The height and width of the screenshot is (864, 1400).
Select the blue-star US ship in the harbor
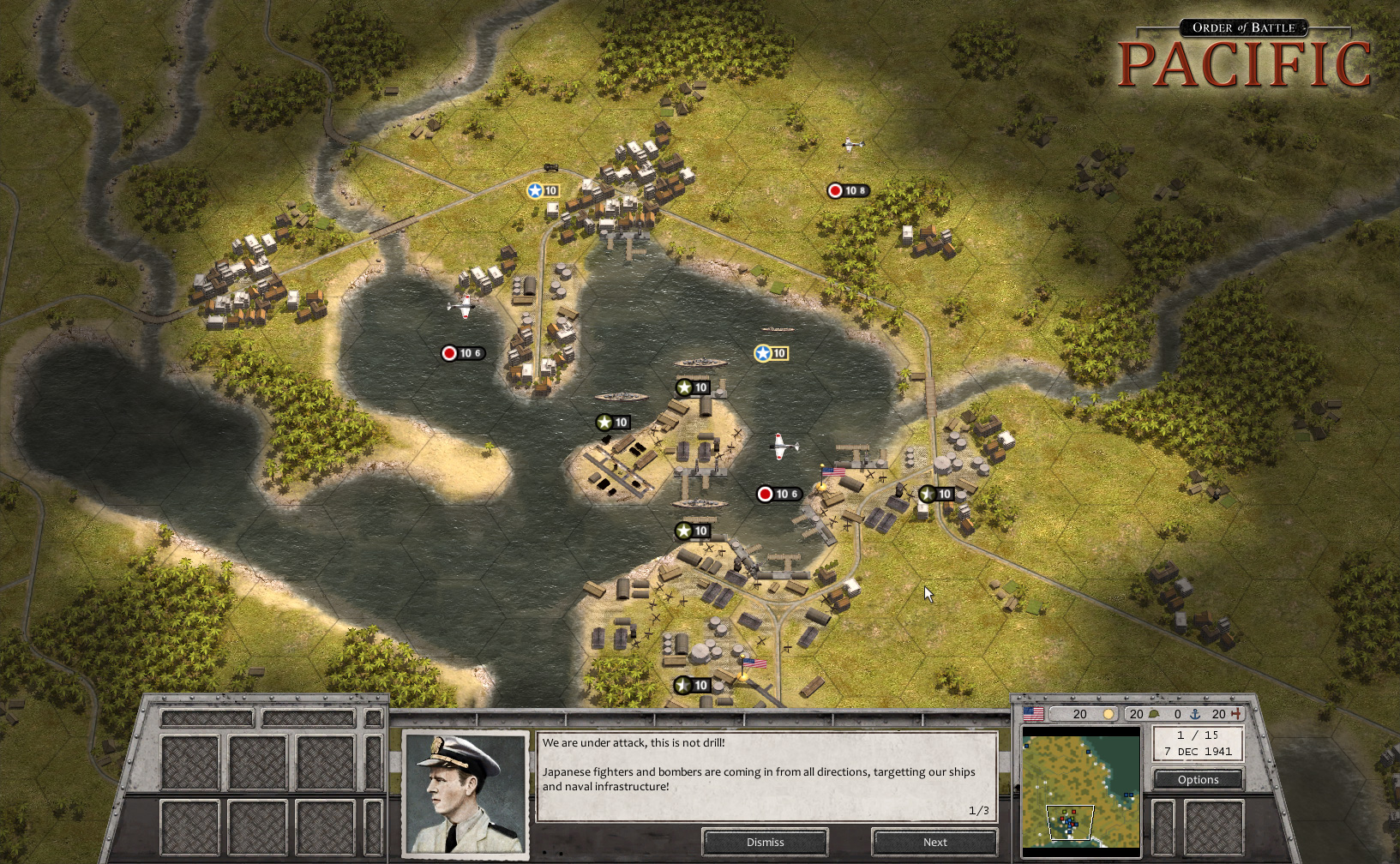point(771,352)
